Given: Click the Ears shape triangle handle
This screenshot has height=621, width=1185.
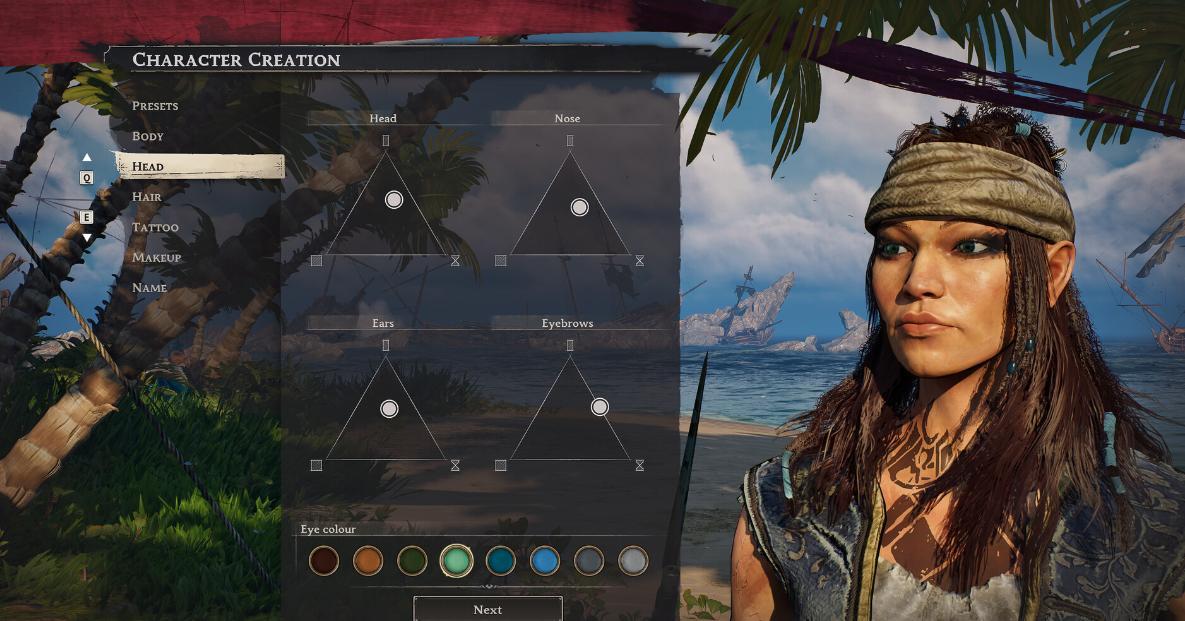Looking at the screenshot, I should click(390, 408).
